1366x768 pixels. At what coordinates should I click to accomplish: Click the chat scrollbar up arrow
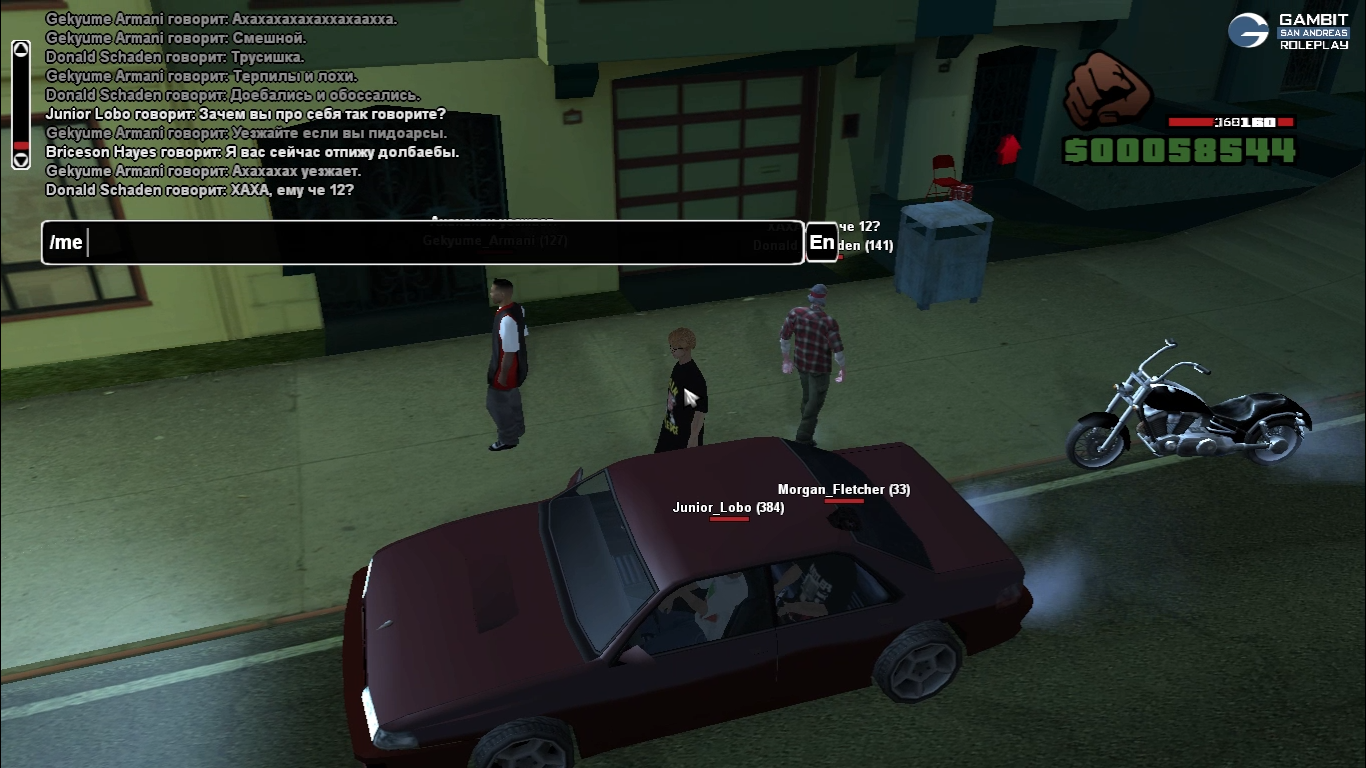20,49
